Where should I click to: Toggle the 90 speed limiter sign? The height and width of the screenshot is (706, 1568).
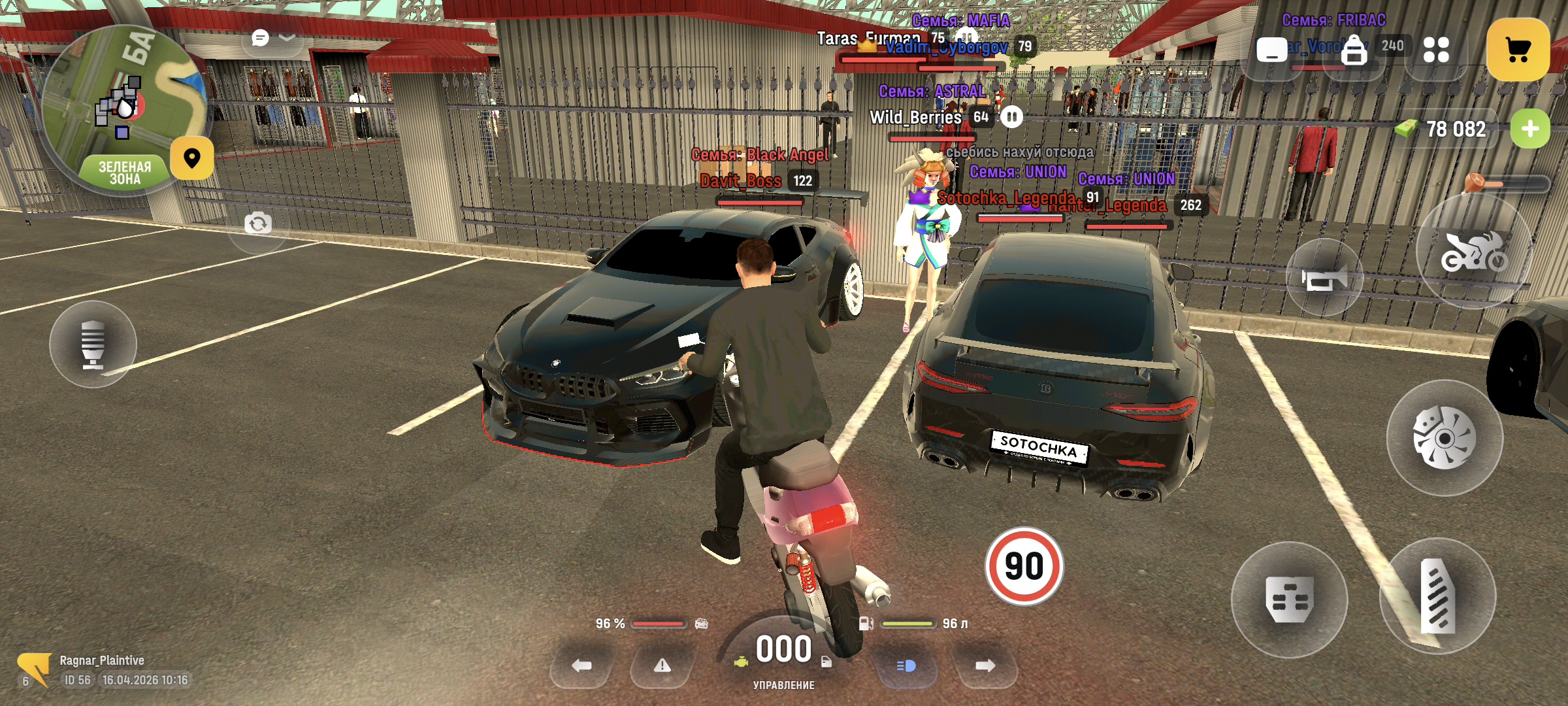tap(1024, 565)
